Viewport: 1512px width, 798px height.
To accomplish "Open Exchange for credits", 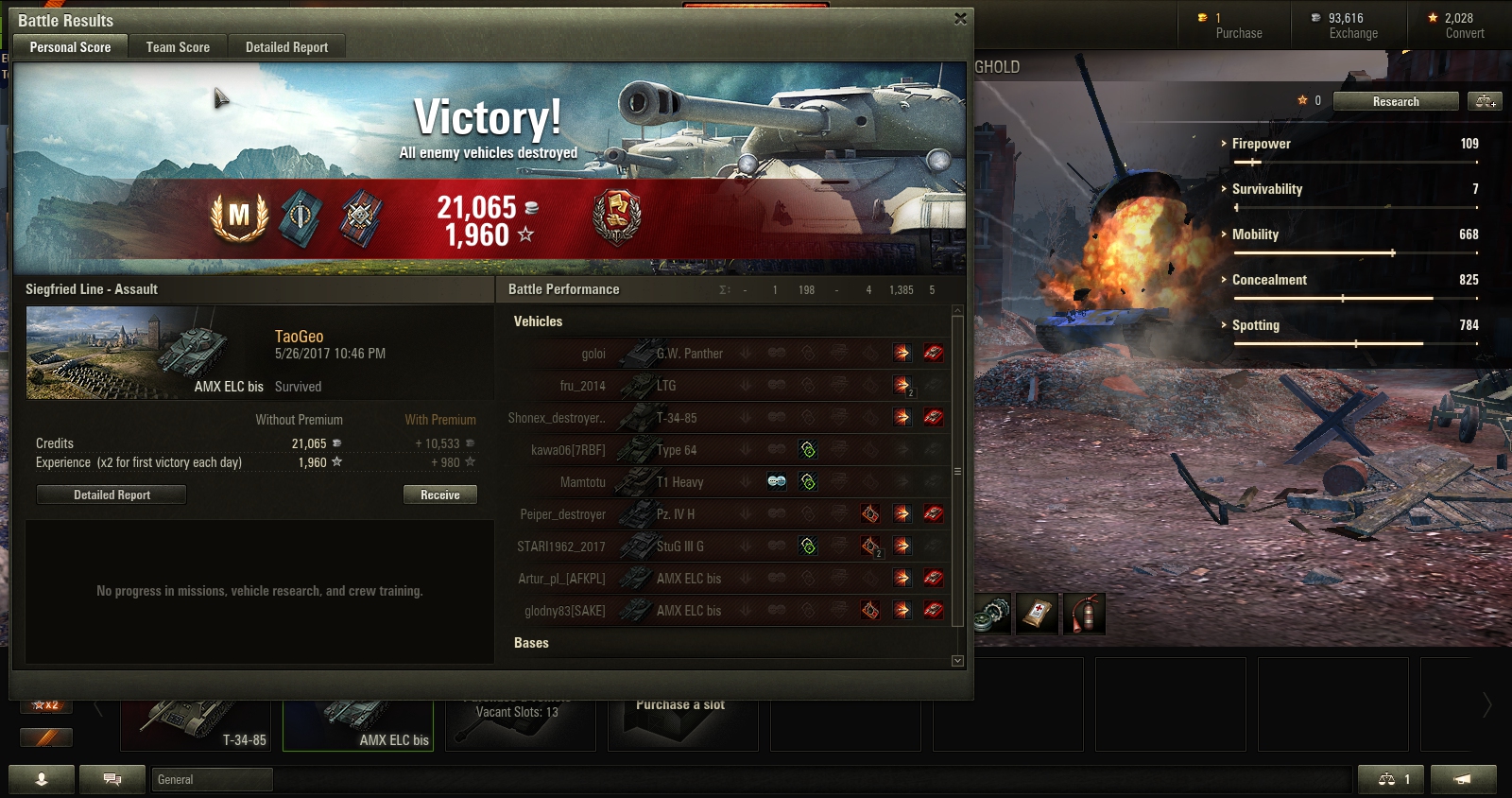I will (1352, 26).
